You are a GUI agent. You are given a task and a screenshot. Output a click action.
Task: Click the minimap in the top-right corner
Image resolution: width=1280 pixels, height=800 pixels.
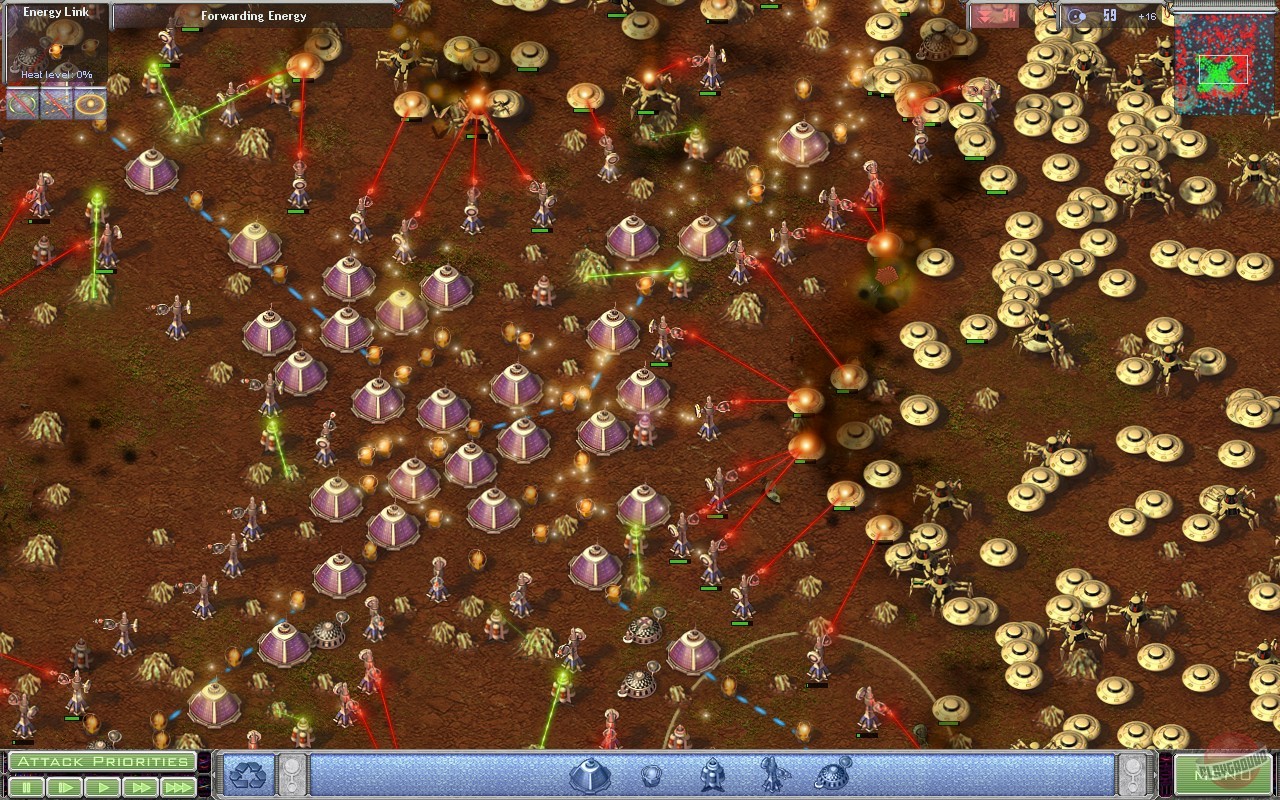click(x=1225, y=65)
